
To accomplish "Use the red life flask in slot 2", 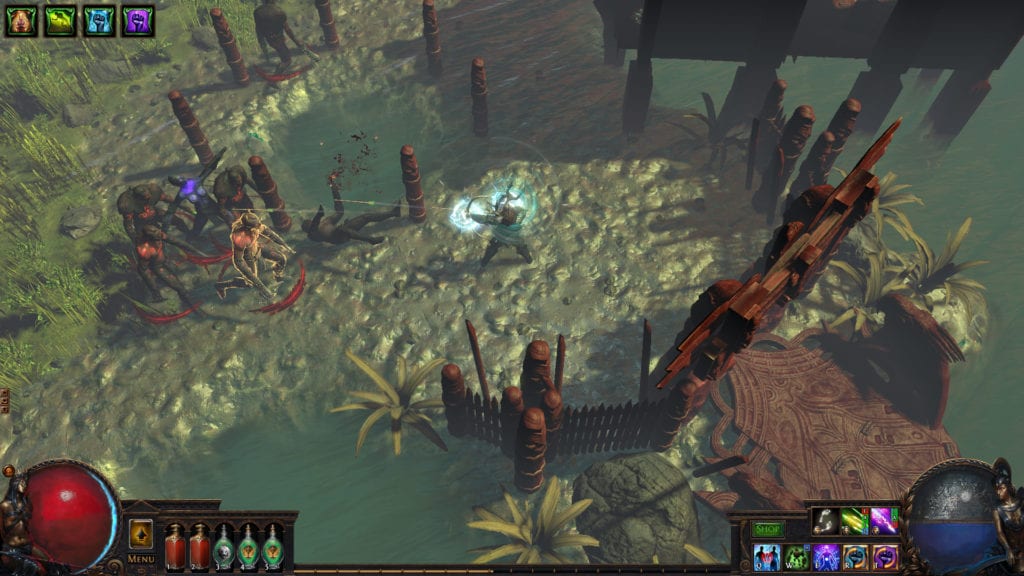I will tap(200, 545).
